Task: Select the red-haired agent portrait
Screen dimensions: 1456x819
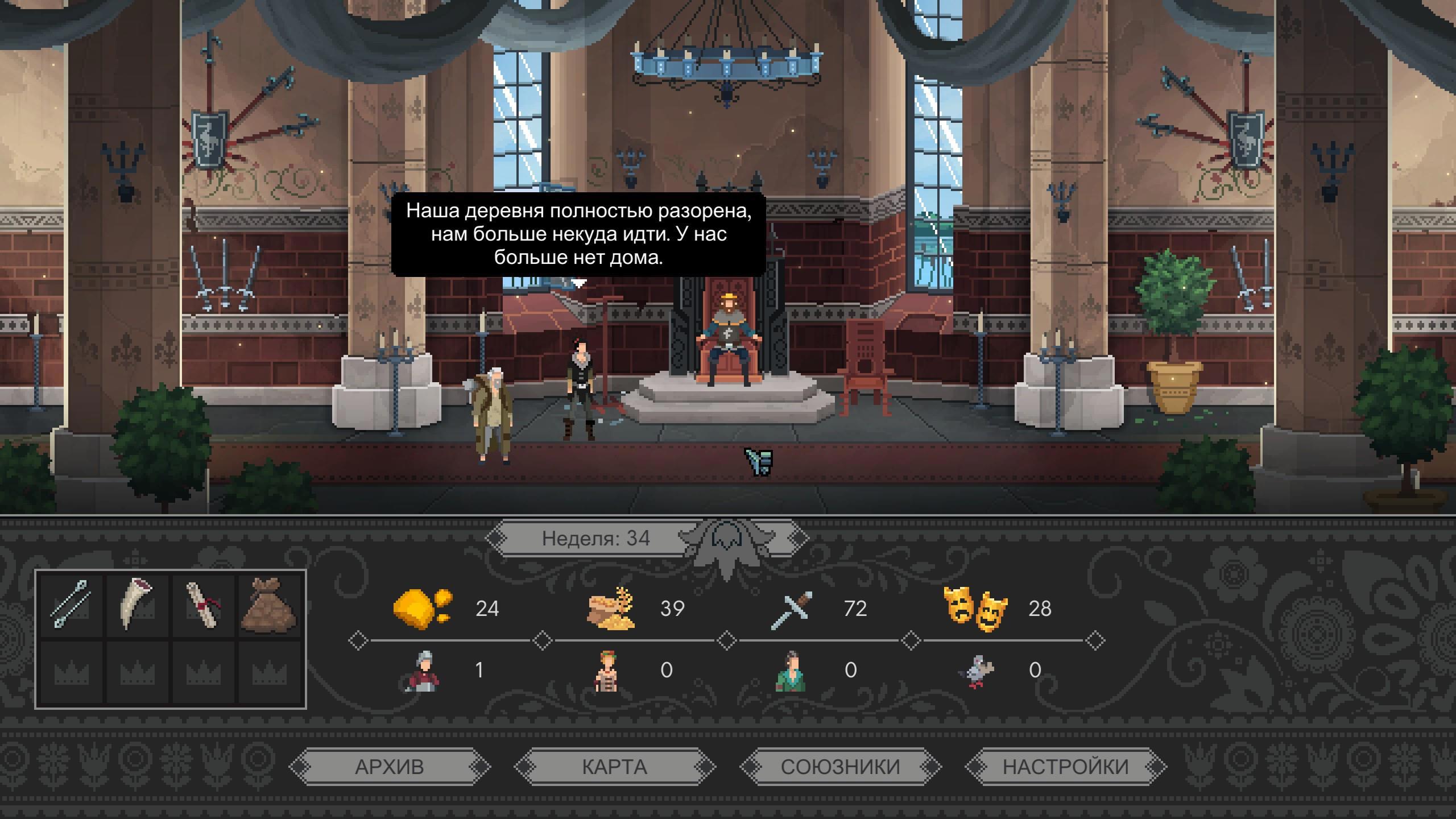Action: tap(606, 671)
